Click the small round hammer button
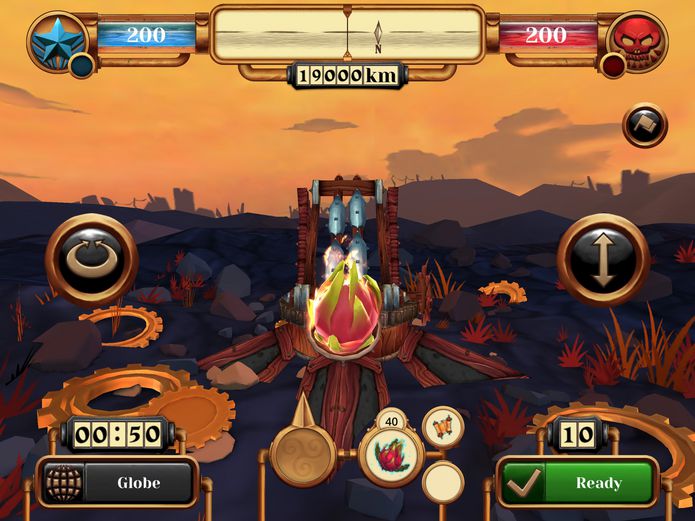This screenshot has width=695, height=521. click(644, 126)
